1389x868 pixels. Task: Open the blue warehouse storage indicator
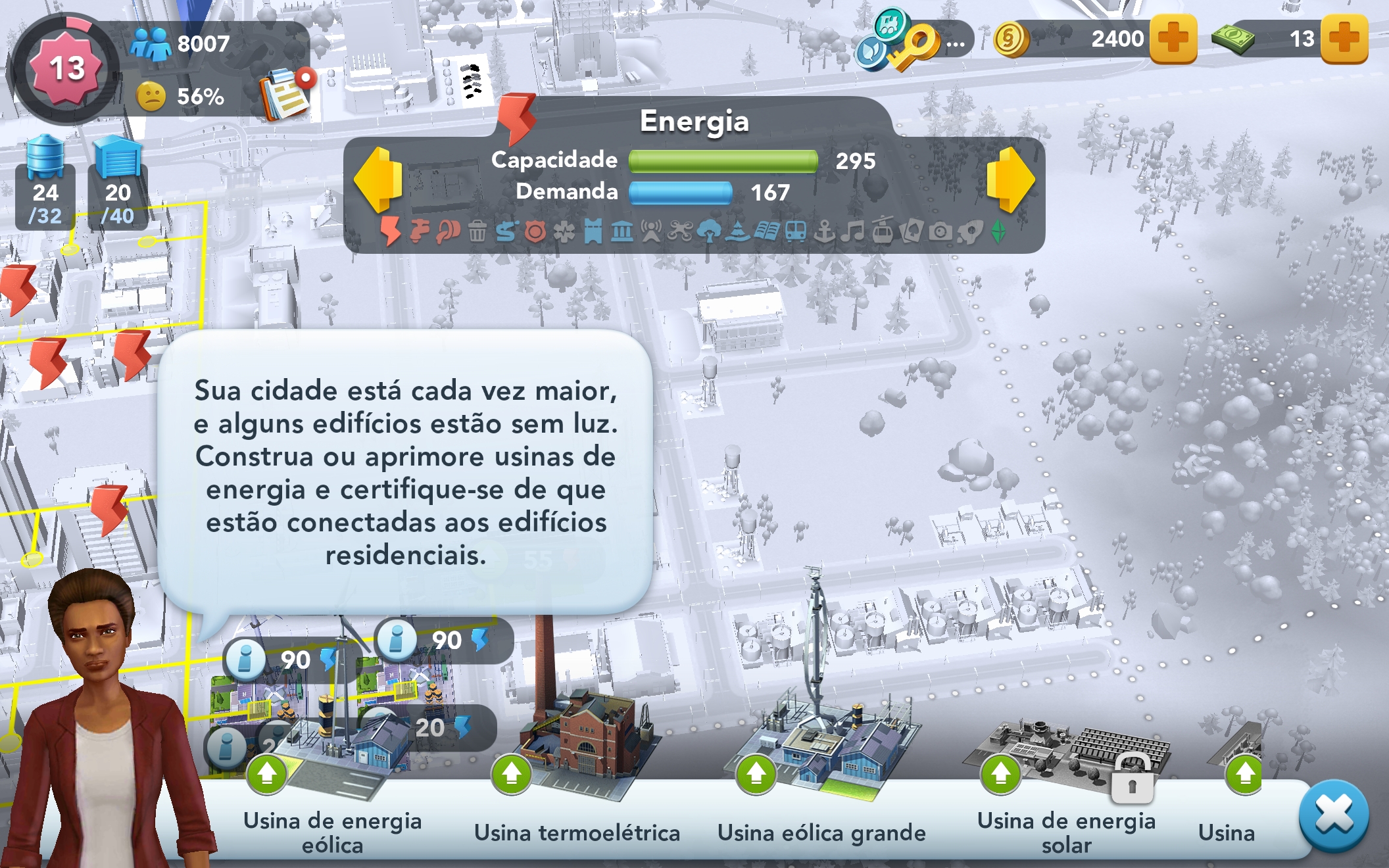pos(118,182)
